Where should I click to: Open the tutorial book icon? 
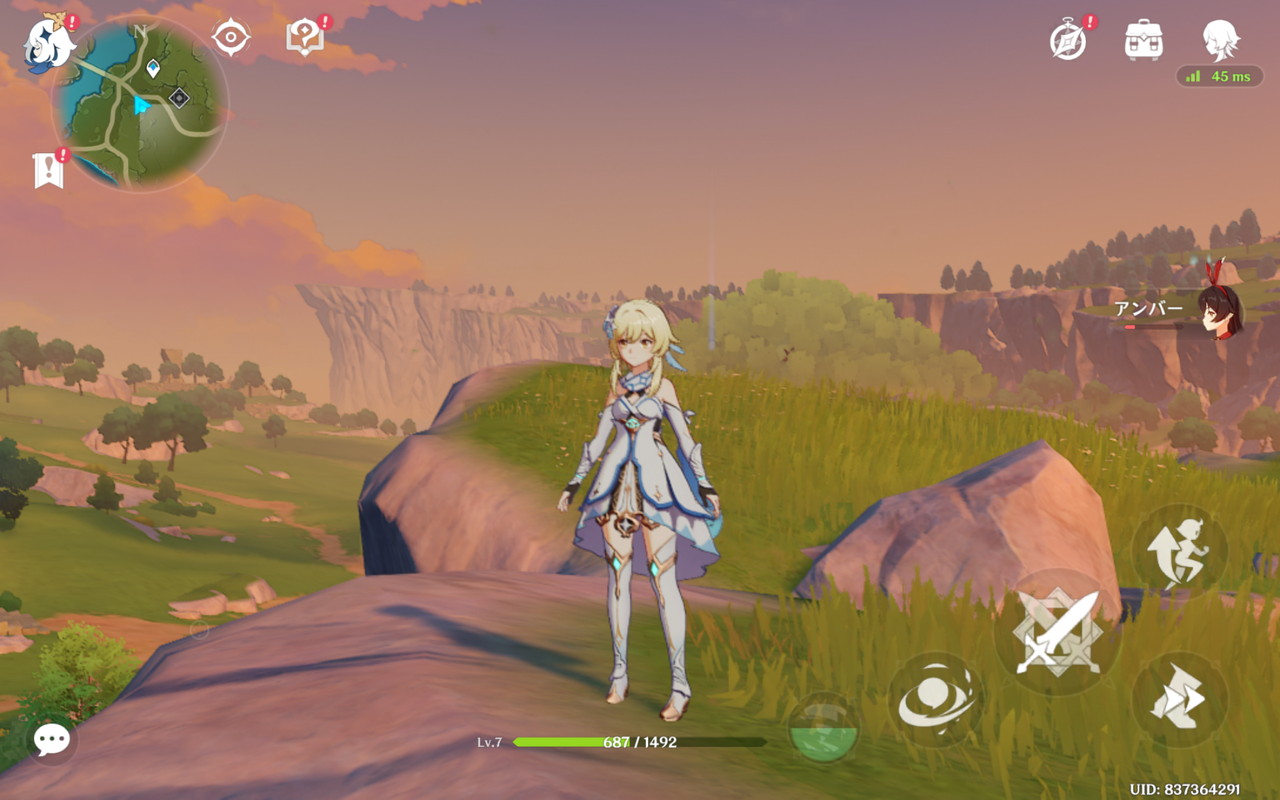304,38
